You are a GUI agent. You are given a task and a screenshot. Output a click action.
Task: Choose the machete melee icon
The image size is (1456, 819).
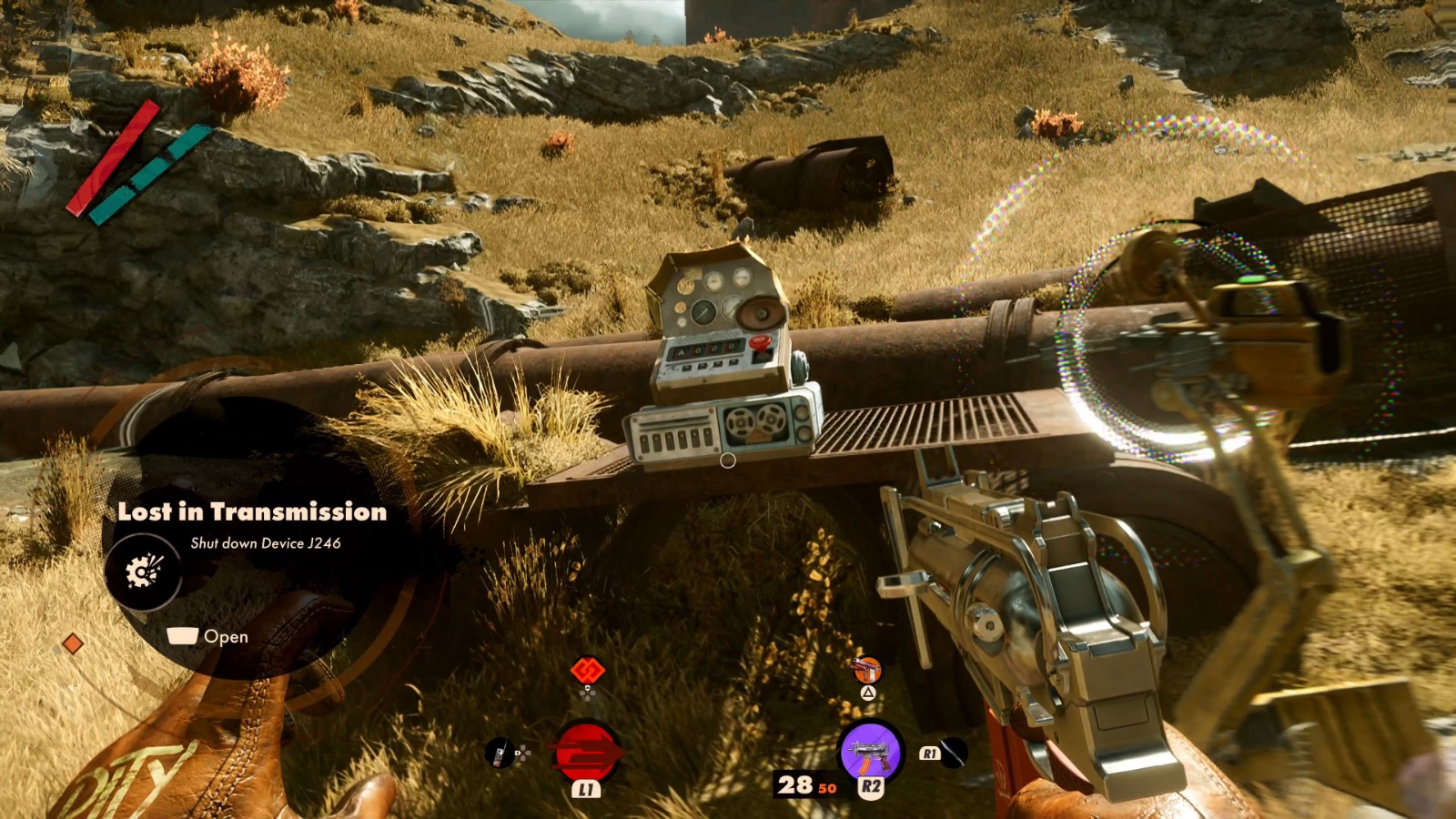click(x=952, y=753)
